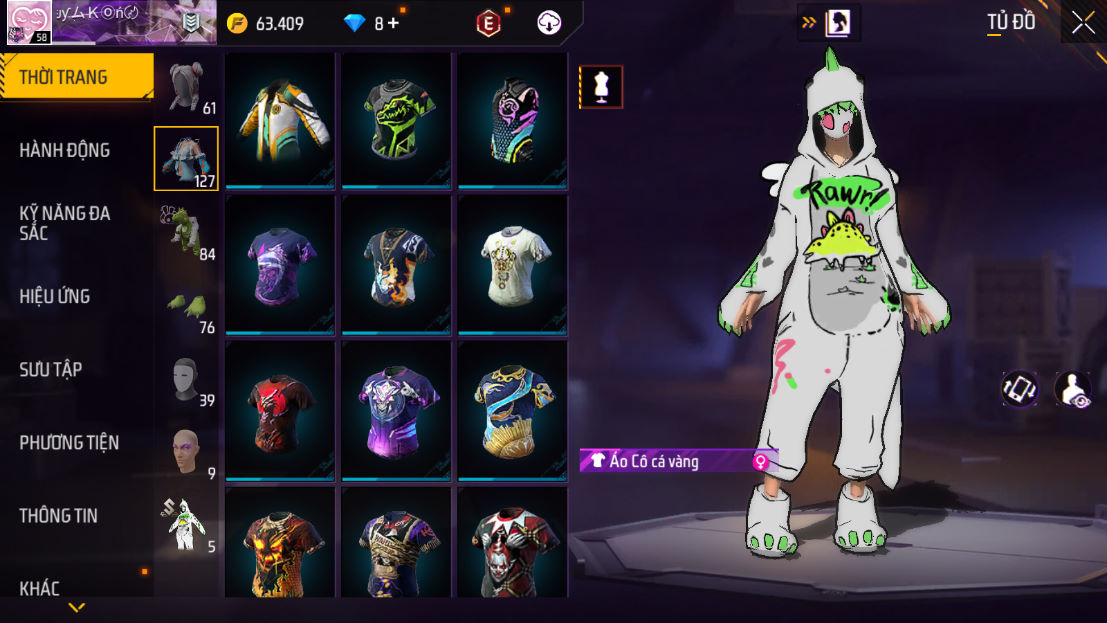Viewport: 1107px width, 623px height.
Task: Close the wardrobe with the X button
Action: coord(1082,23)
